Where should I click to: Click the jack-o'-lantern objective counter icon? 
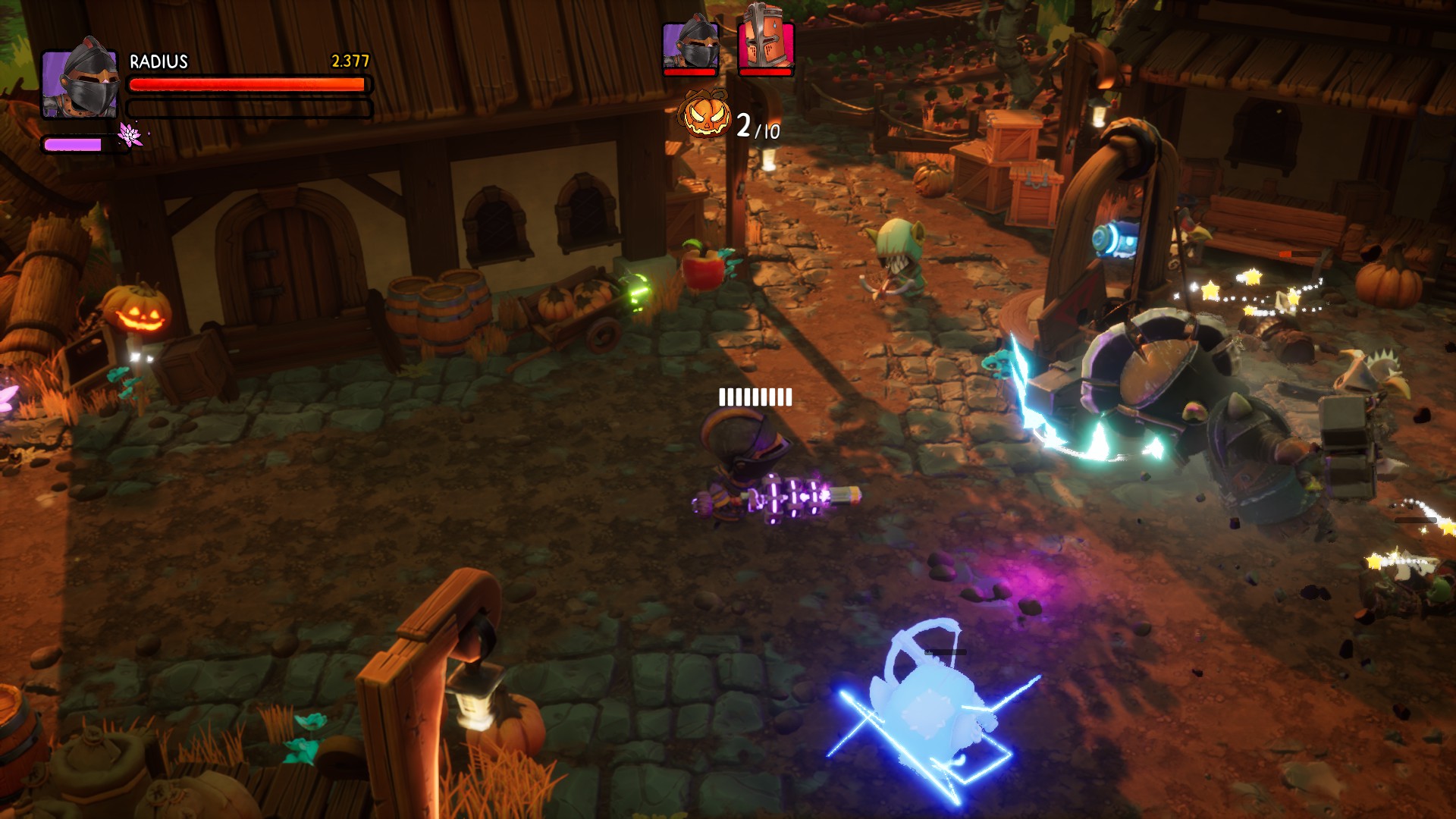point(706,116)
